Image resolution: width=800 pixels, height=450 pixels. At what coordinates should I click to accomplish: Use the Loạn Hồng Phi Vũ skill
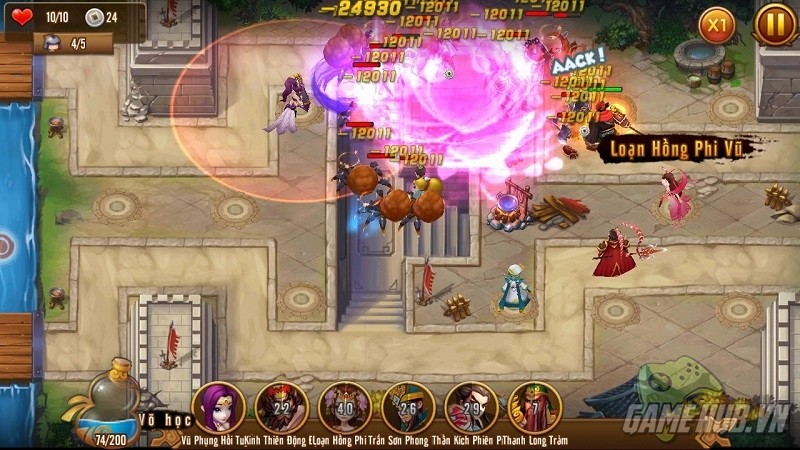tap(345, 406)
